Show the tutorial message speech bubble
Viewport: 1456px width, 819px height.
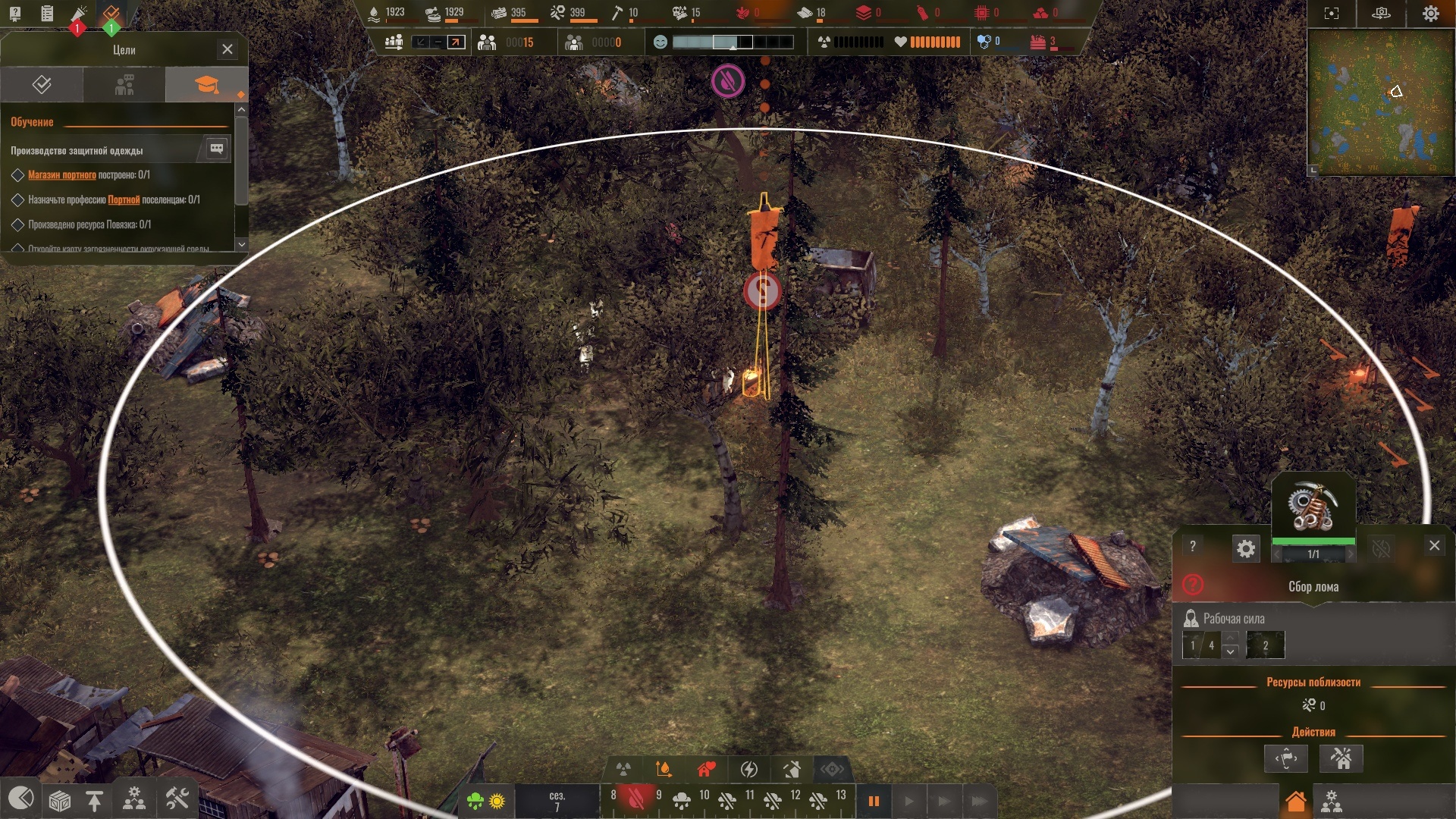[x=216, y=149]
